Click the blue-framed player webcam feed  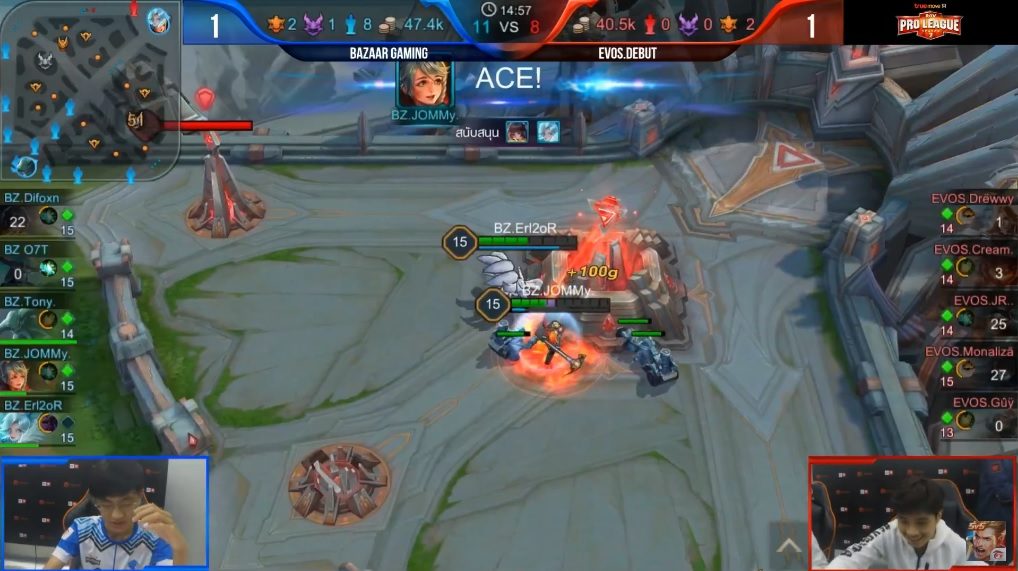(104, 514)
